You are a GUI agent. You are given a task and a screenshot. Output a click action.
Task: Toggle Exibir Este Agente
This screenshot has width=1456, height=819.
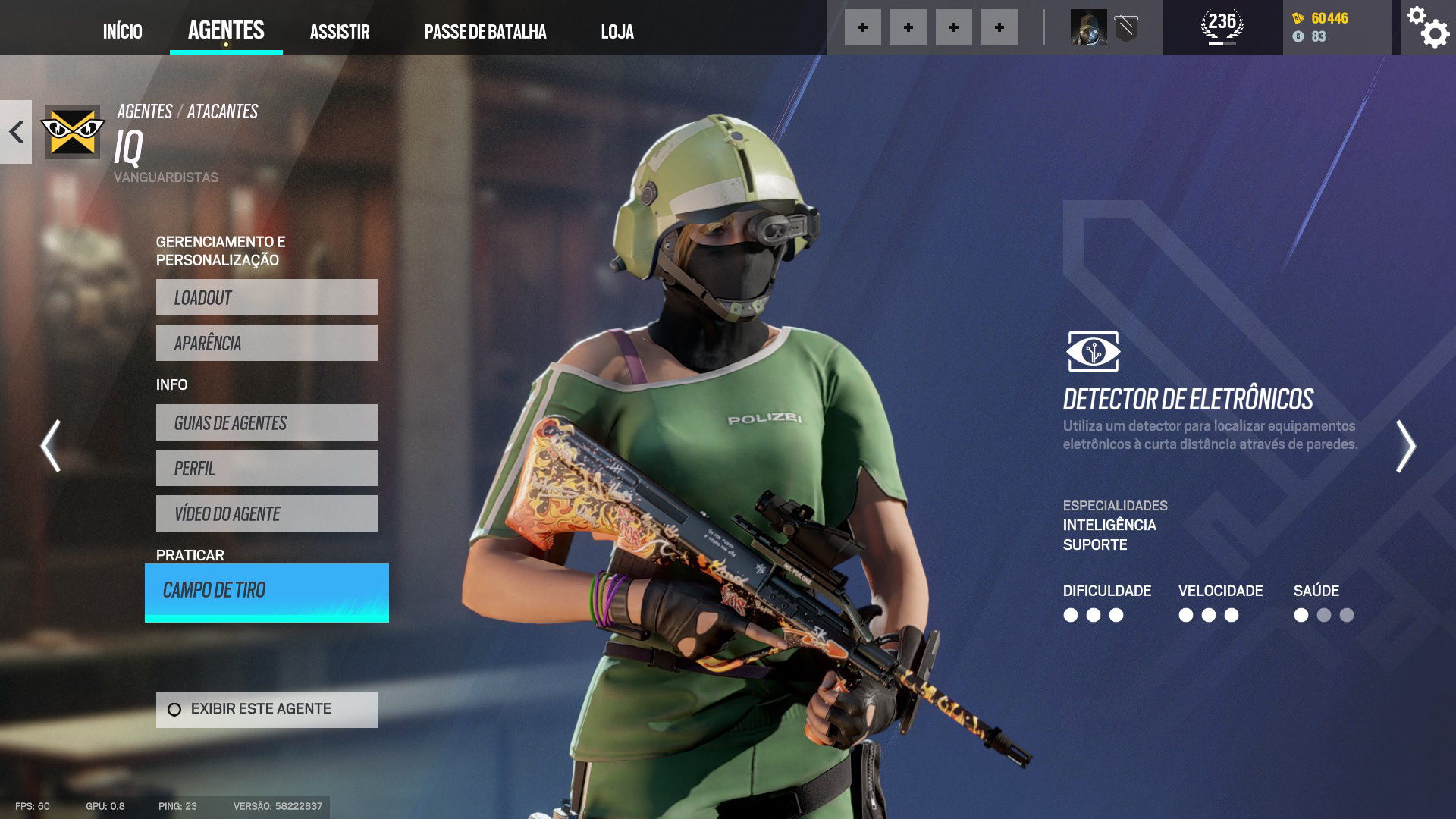pyautogui.click(x=266, y=709)
